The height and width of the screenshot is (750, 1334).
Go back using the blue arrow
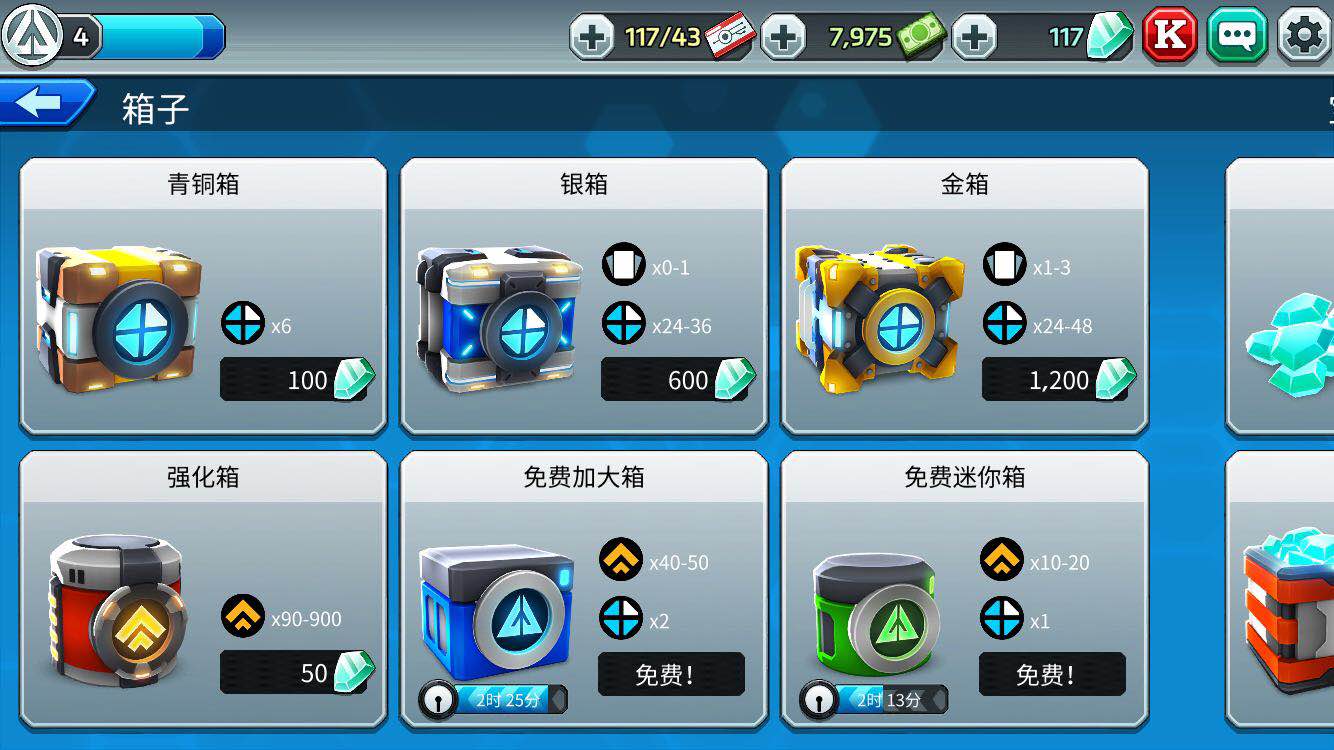coord(40,101)
